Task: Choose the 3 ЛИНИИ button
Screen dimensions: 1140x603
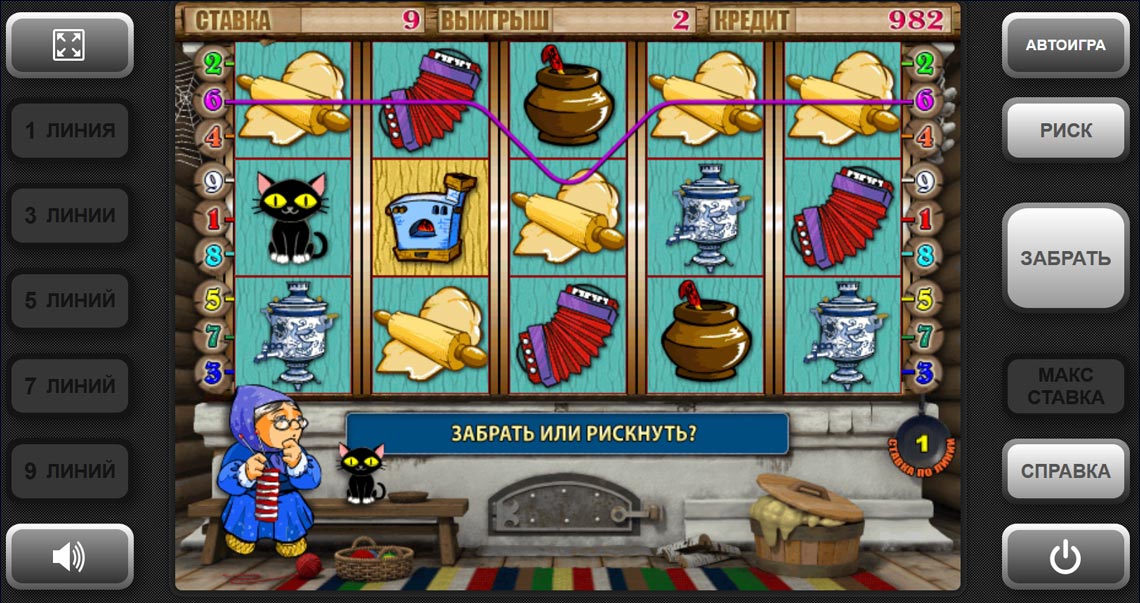Action: (69, 215)
